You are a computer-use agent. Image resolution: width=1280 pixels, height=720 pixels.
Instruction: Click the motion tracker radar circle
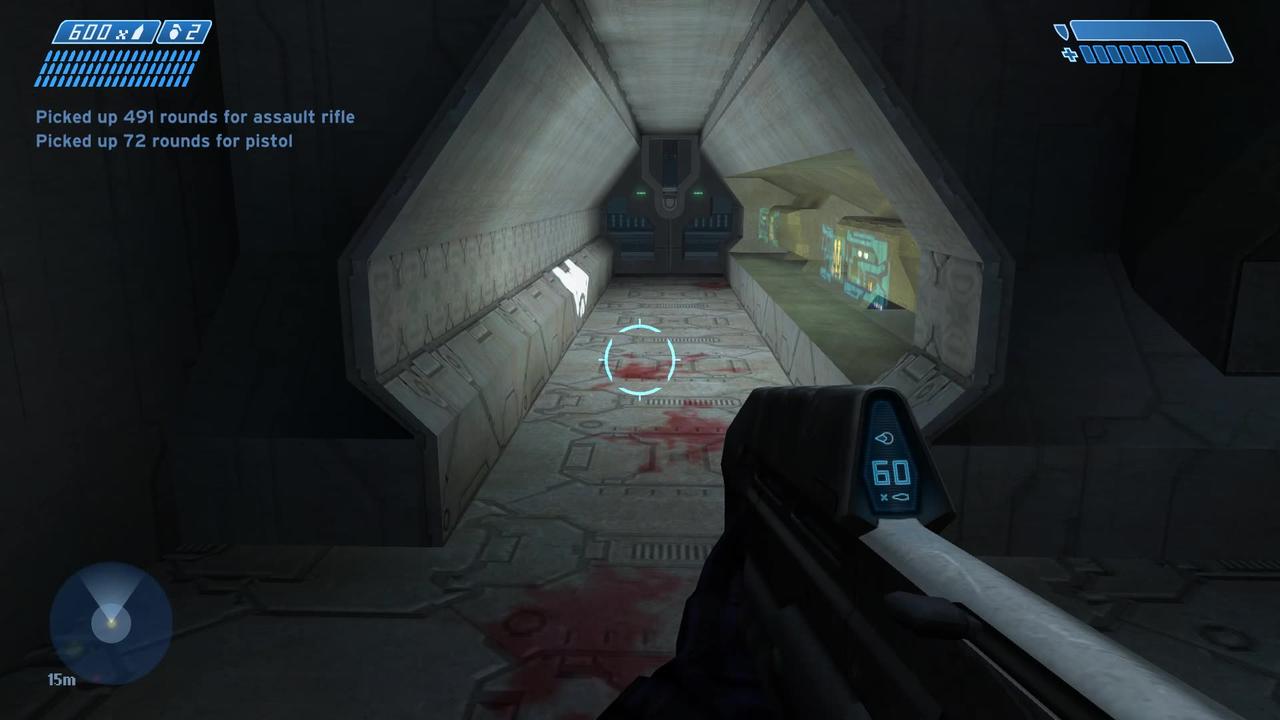[x=110, y=620]
